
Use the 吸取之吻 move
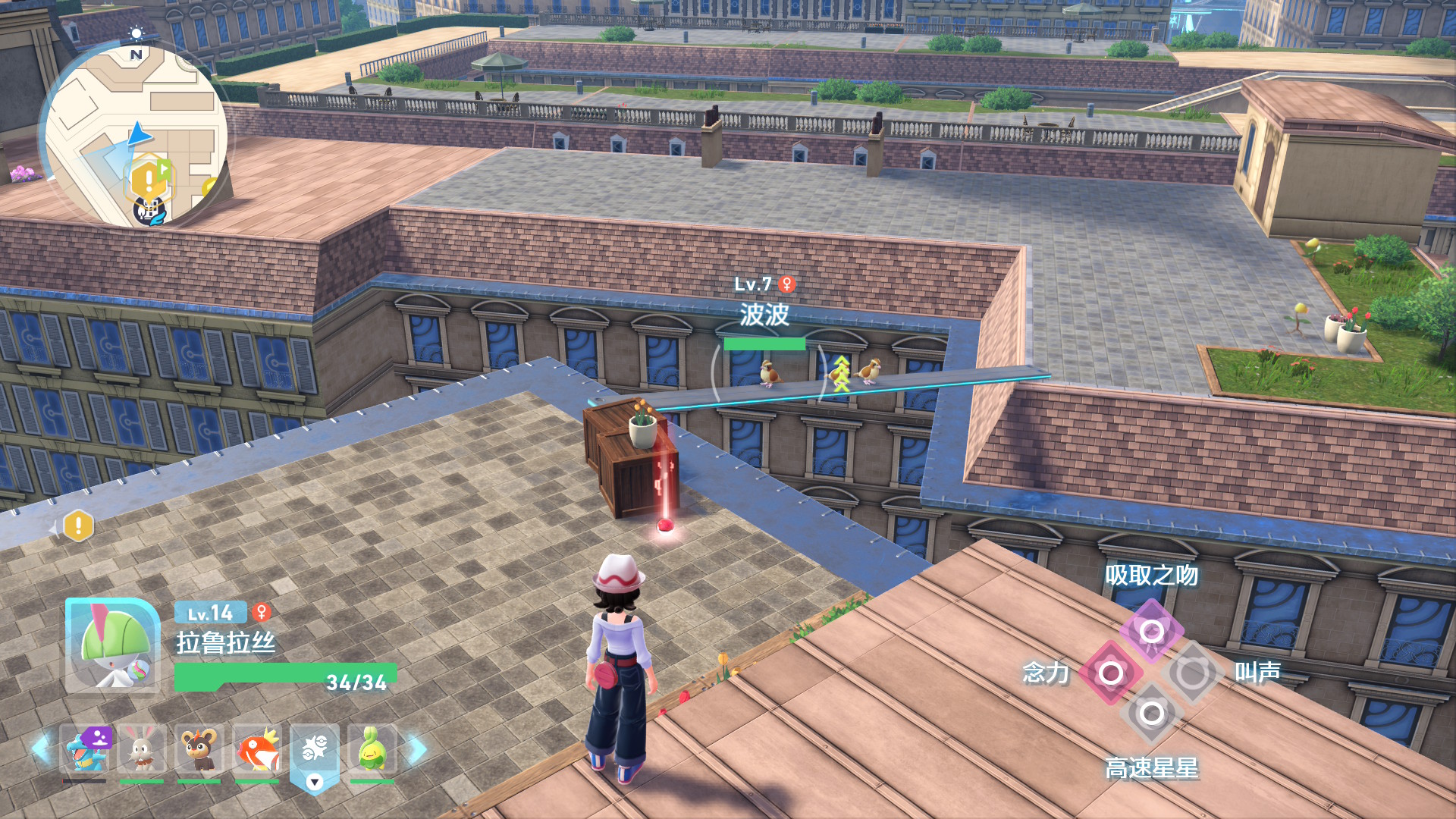[x=1151, y=631]
